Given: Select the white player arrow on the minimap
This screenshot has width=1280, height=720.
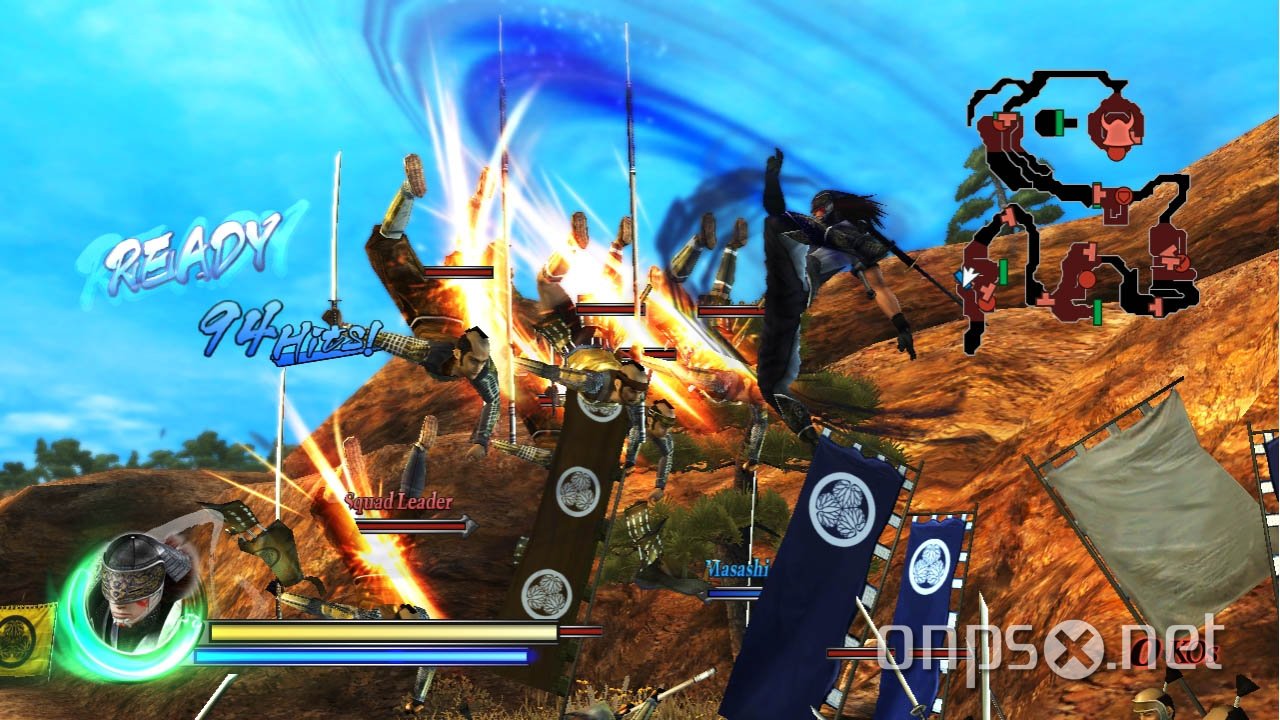Looking at the screenshot, I should [968, 277].
